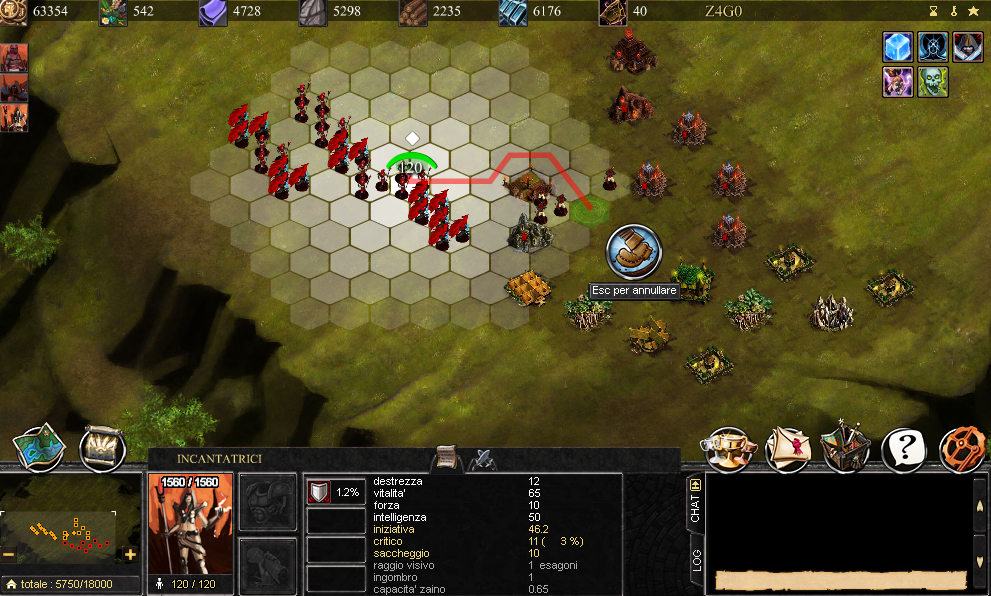Open the orange gear settings
Screen dimensions: 991x596
(964, 450)
